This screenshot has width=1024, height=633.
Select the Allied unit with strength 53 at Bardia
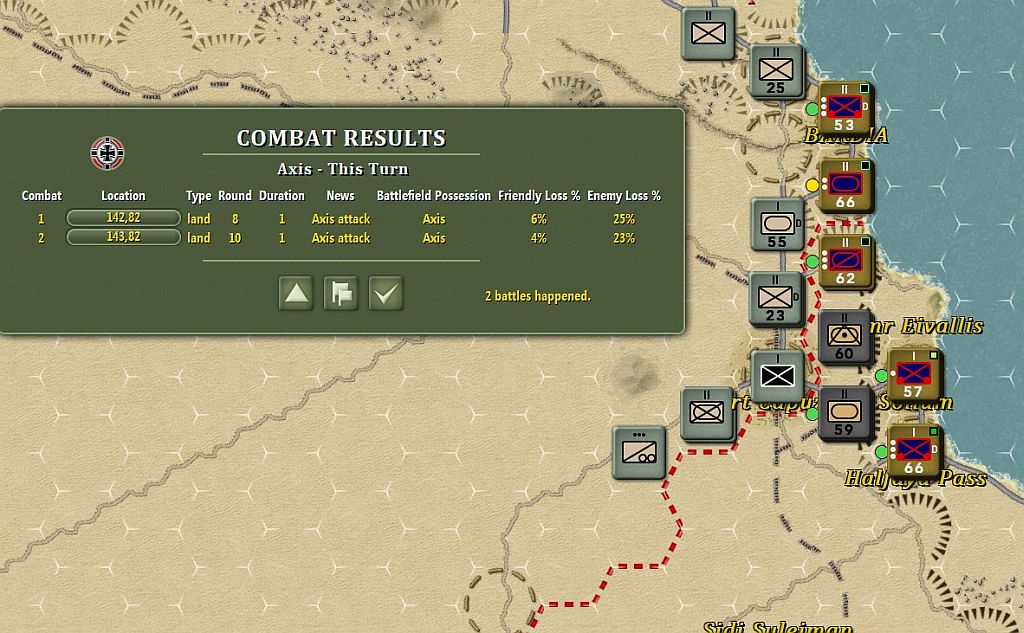[x=845, y=108]
